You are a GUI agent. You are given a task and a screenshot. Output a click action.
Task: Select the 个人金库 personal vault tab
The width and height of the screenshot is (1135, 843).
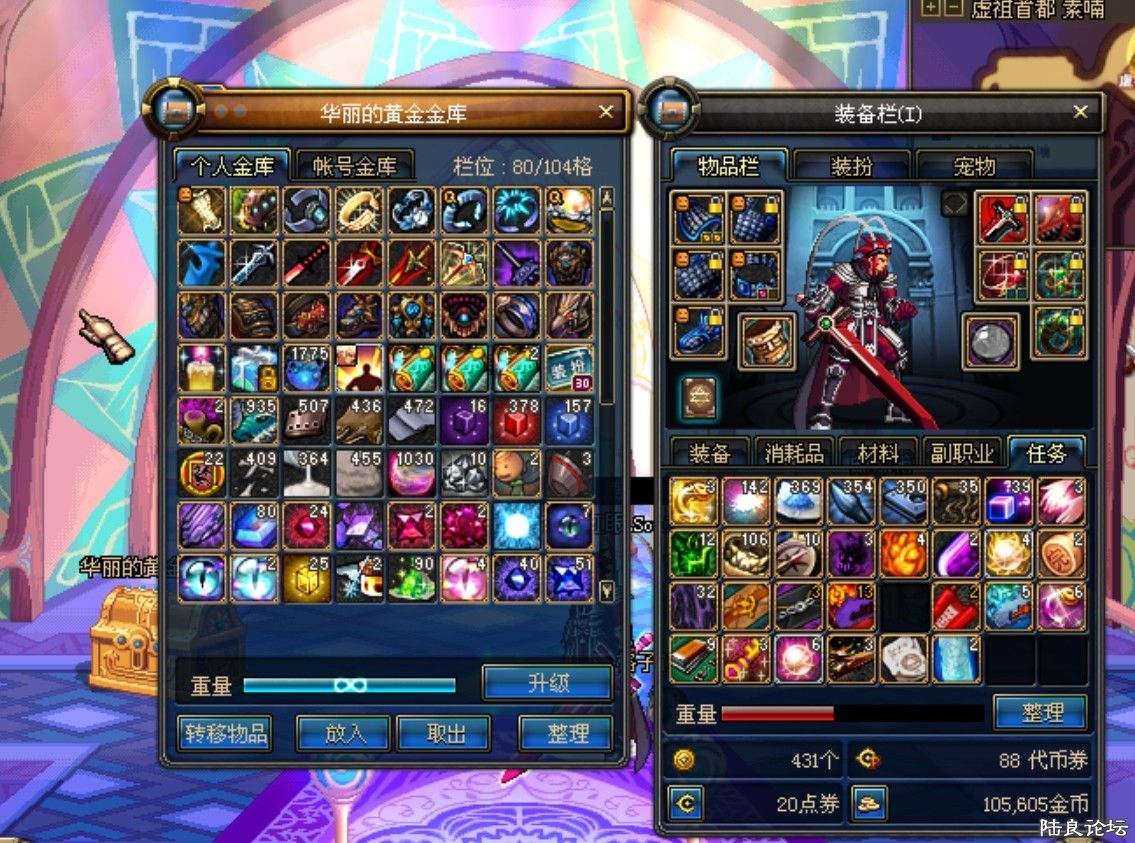[232, 166]
